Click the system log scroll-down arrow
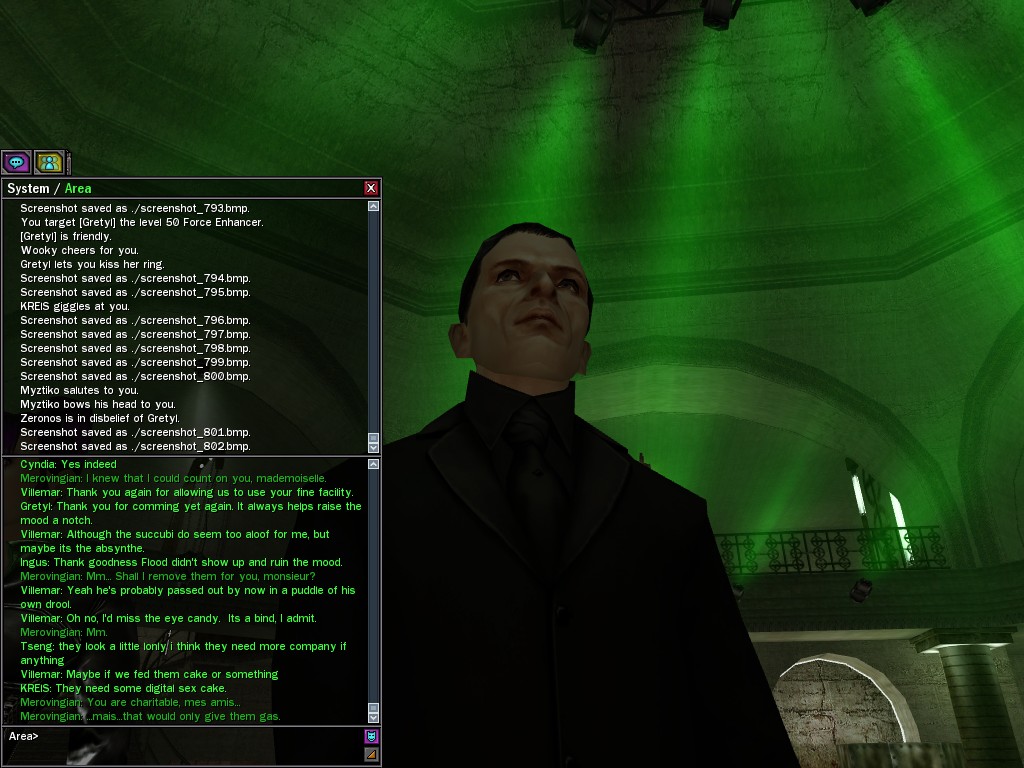 (x=374, y=447)
